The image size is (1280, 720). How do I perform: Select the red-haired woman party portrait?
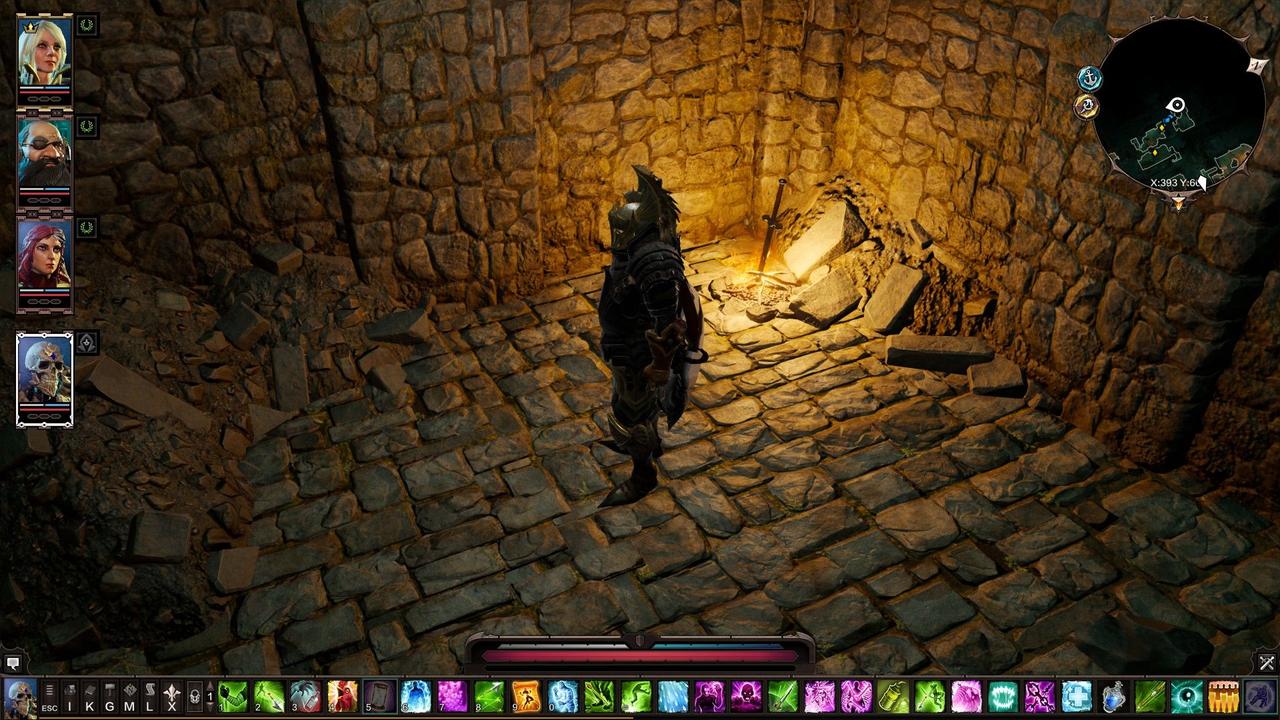click(45, 255)
